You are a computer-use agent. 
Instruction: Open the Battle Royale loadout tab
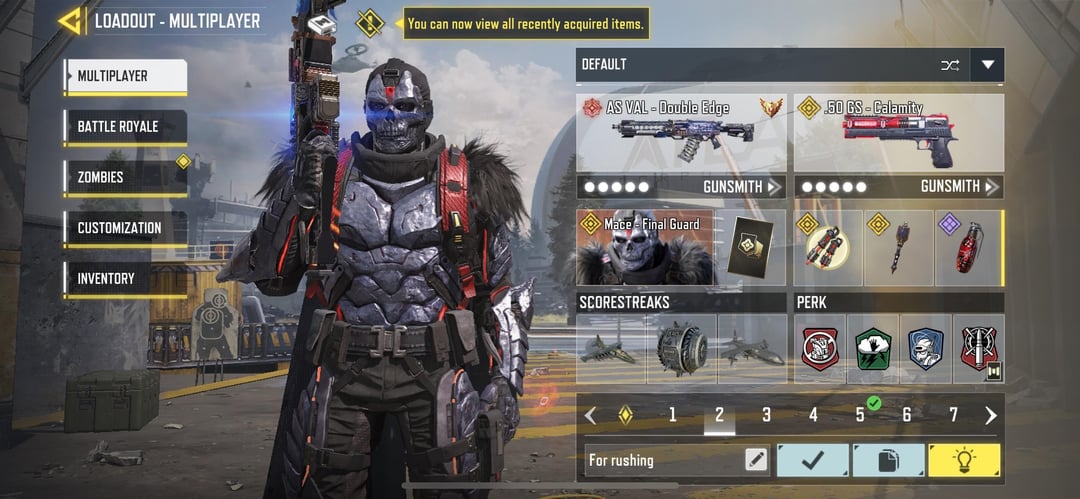(x=125, y=127)
